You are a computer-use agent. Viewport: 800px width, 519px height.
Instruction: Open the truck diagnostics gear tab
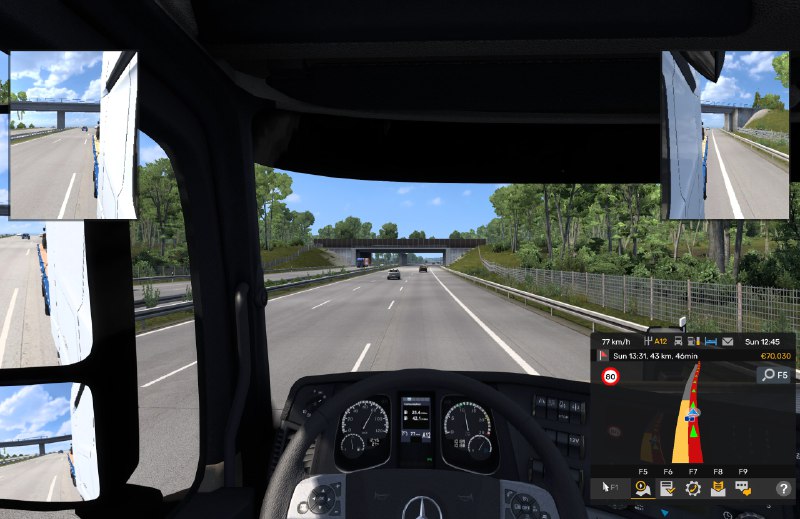pos(693,489)
